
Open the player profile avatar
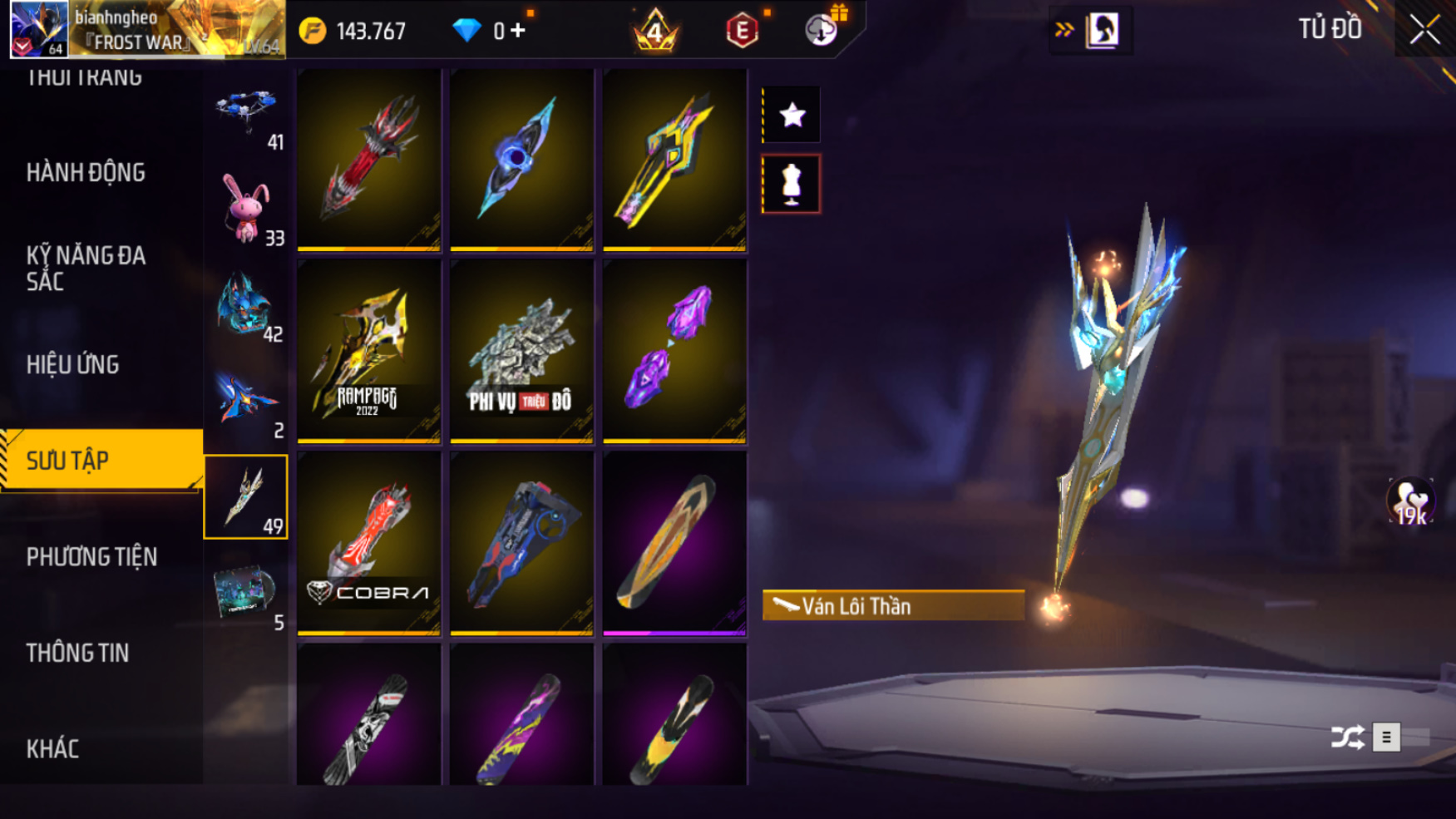(38, 29)
